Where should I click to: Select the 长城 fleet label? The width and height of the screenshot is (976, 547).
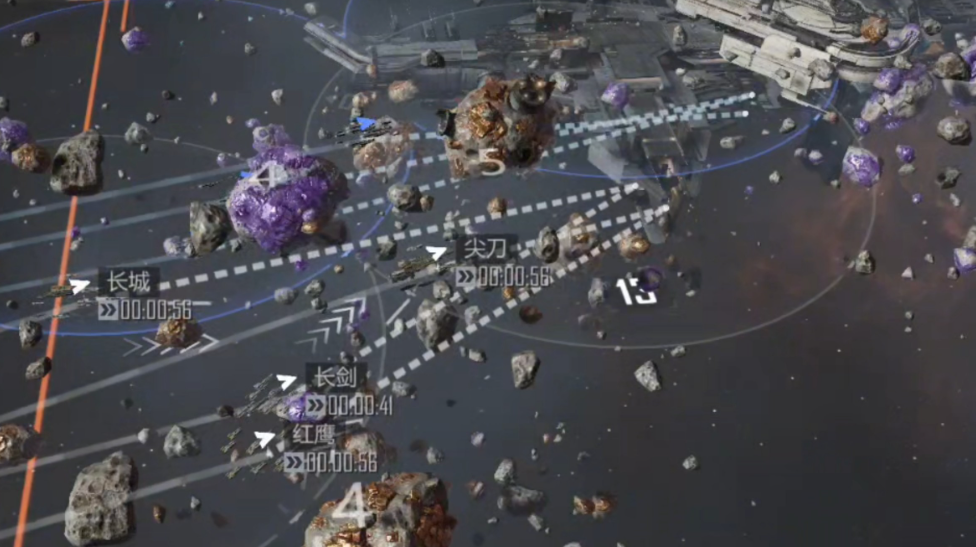coord(128,283)
